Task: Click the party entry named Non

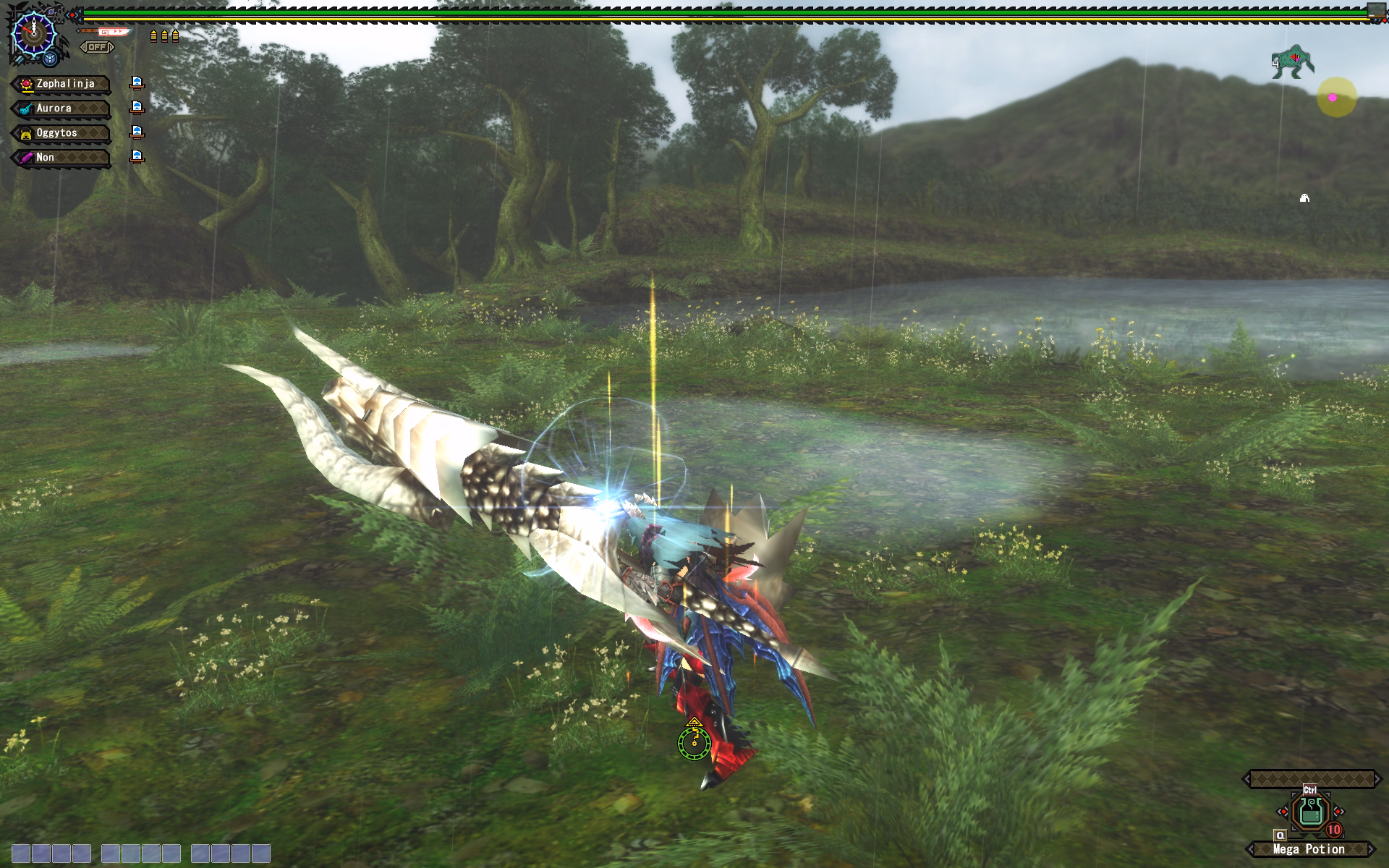Action: 61,158
